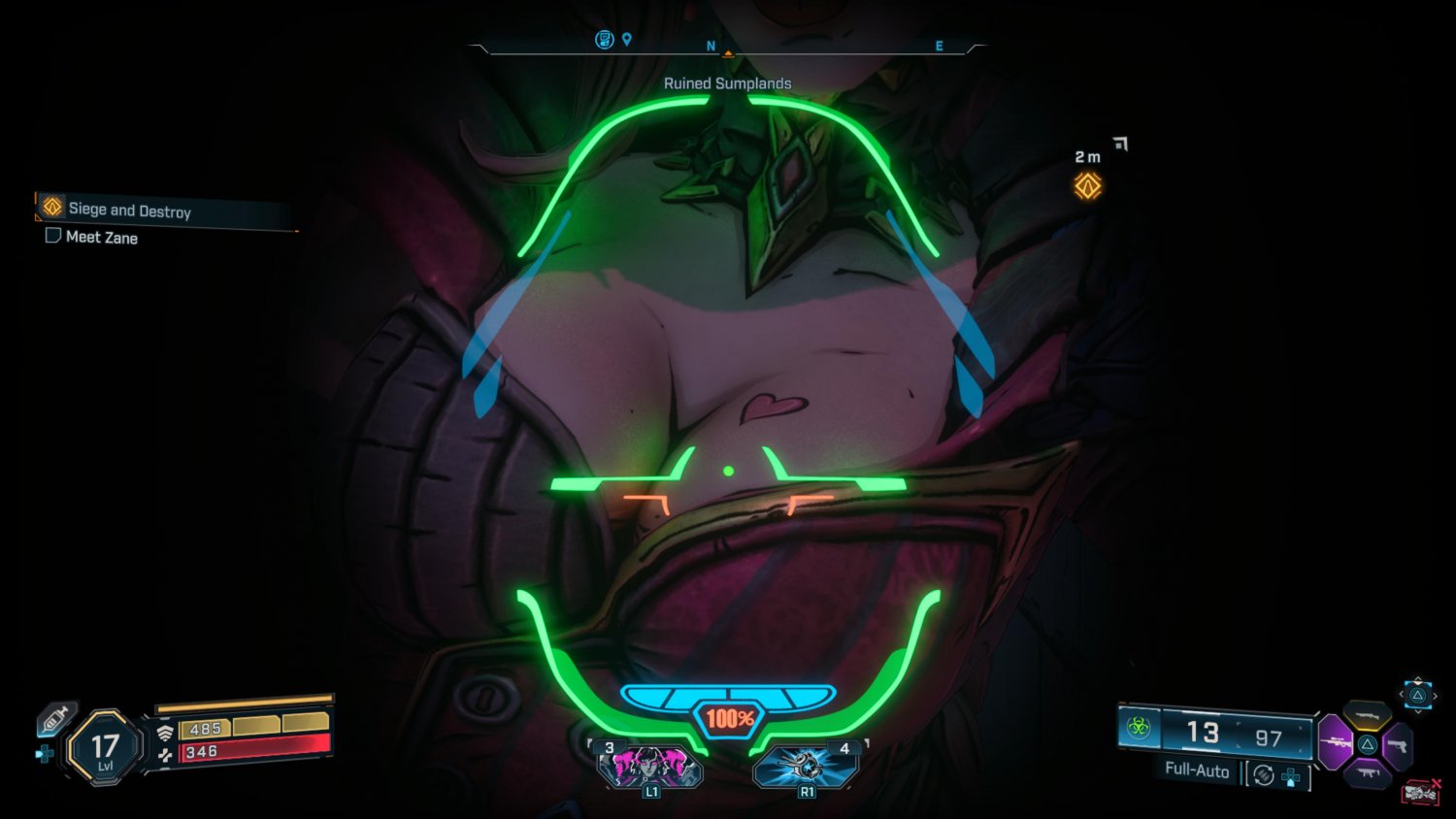The image size is (1456, 819).
Task: Open the Siege and Destroy mission entry
Action: click(129, 209)
